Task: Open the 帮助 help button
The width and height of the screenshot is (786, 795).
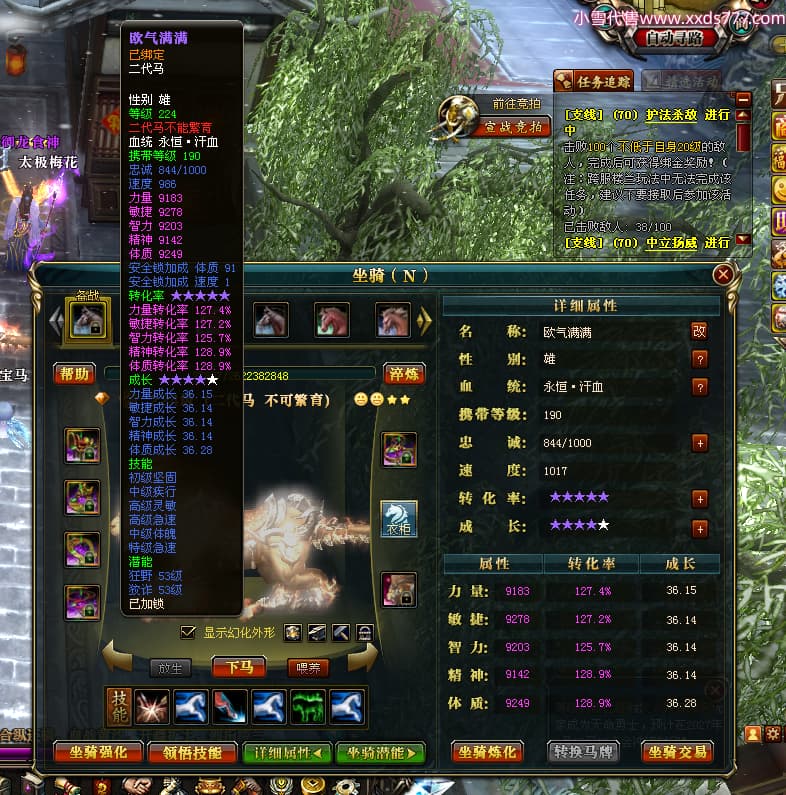Action: click(x=73, y=374)
